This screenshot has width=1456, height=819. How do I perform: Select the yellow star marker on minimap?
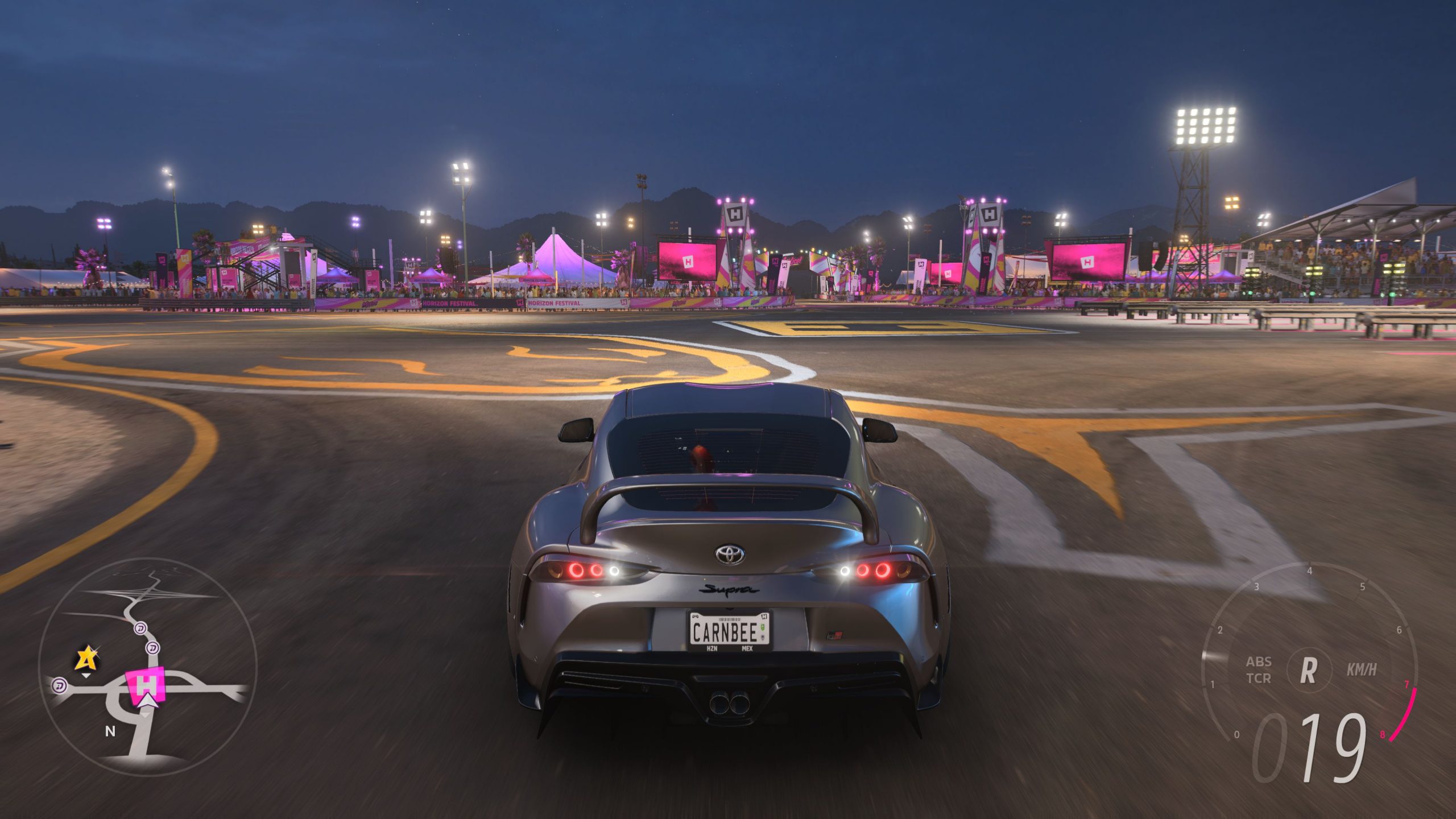tap(86, 659)
